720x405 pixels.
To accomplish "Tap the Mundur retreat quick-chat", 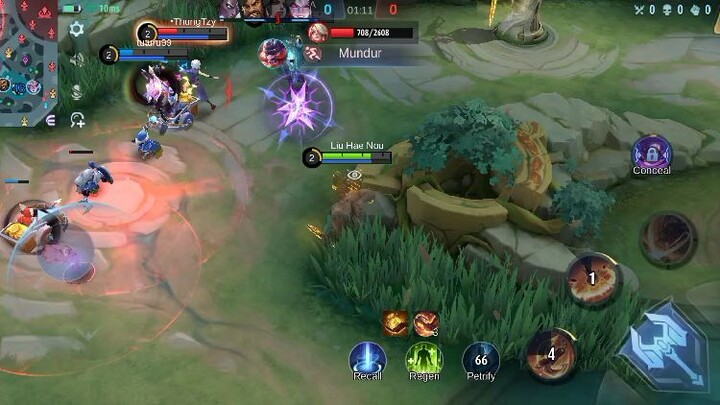I will point(358,53).
